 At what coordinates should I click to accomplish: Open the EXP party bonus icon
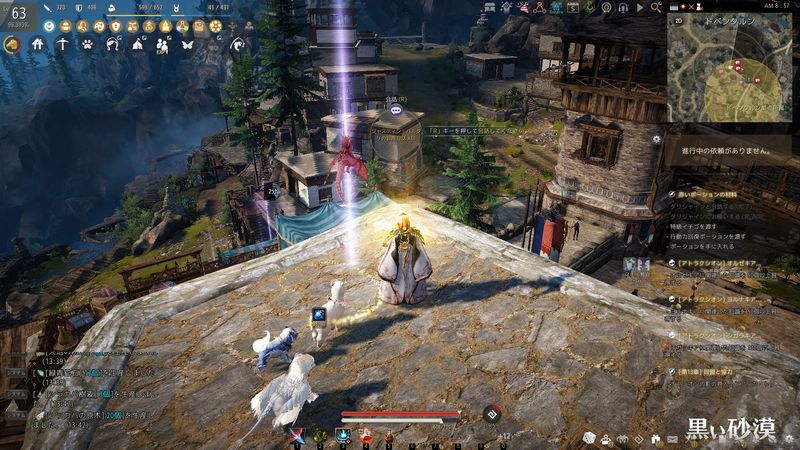(162, 45)
